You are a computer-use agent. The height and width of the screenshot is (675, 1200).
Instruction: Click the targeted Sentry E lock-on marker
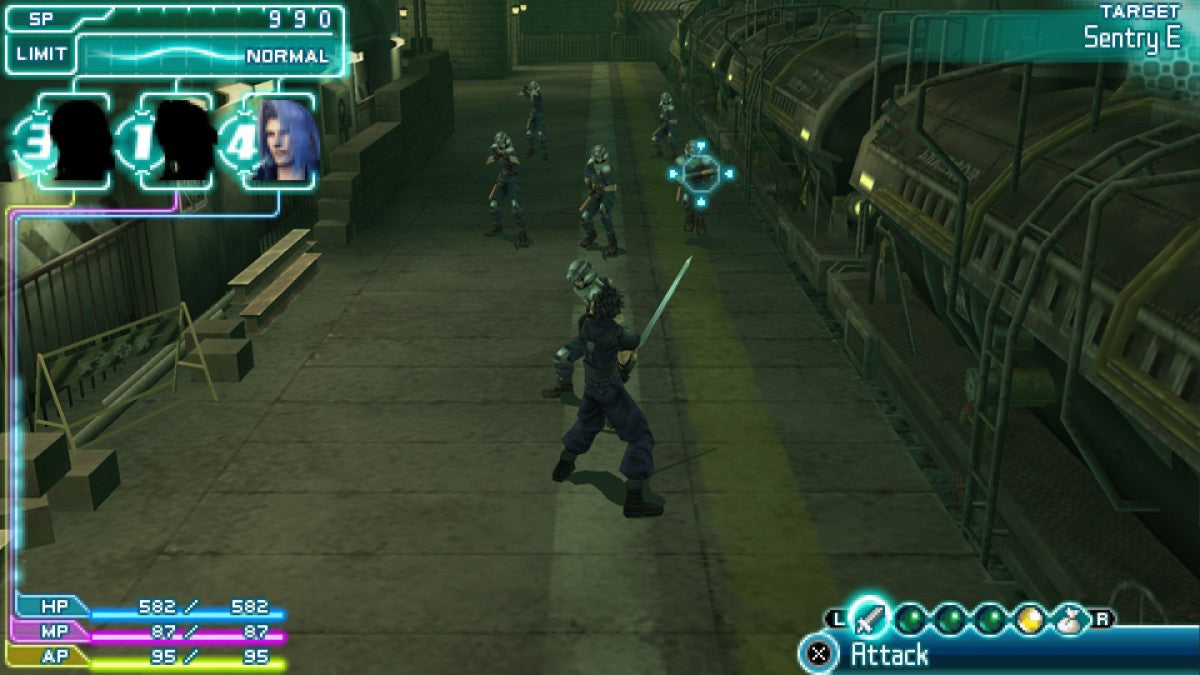(700, 174)
